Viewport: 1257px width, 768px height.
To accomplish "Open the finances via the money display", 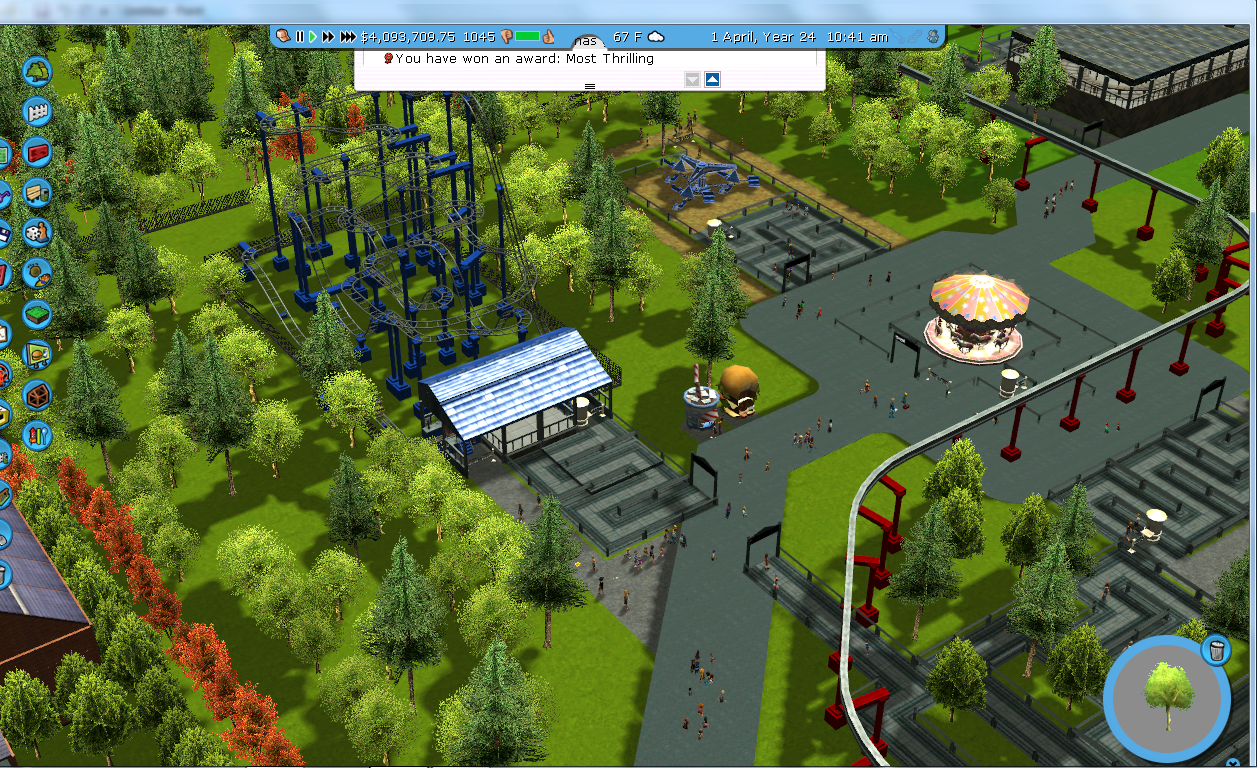I will [x=407, y=37].
